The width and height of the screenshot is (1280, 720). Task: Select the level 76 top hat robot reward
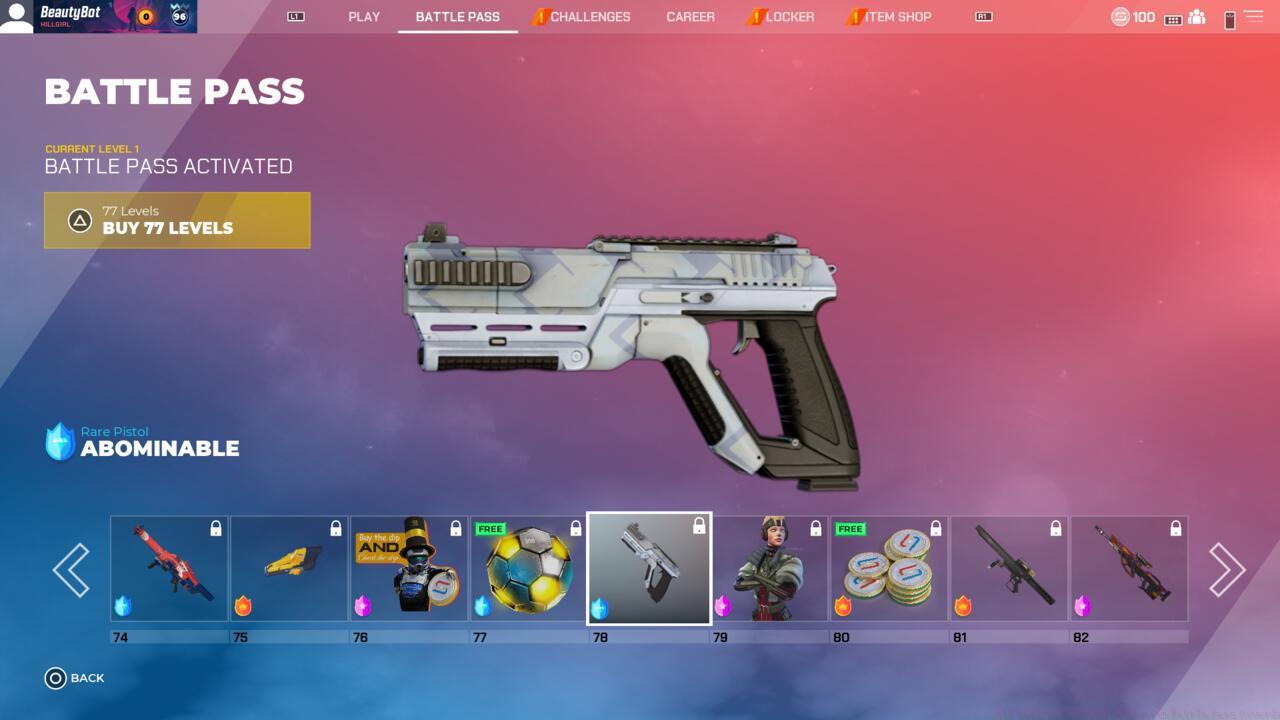[409, 569]
